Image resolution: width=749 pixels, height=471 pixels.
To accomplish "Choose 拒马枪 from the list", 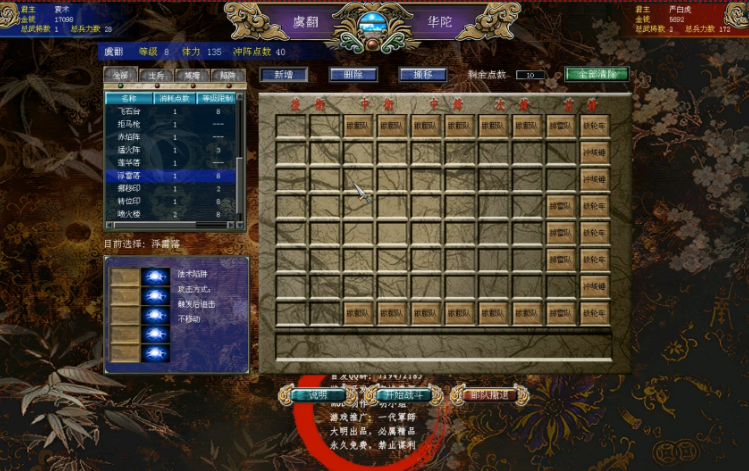I will (x=130, y=124).
